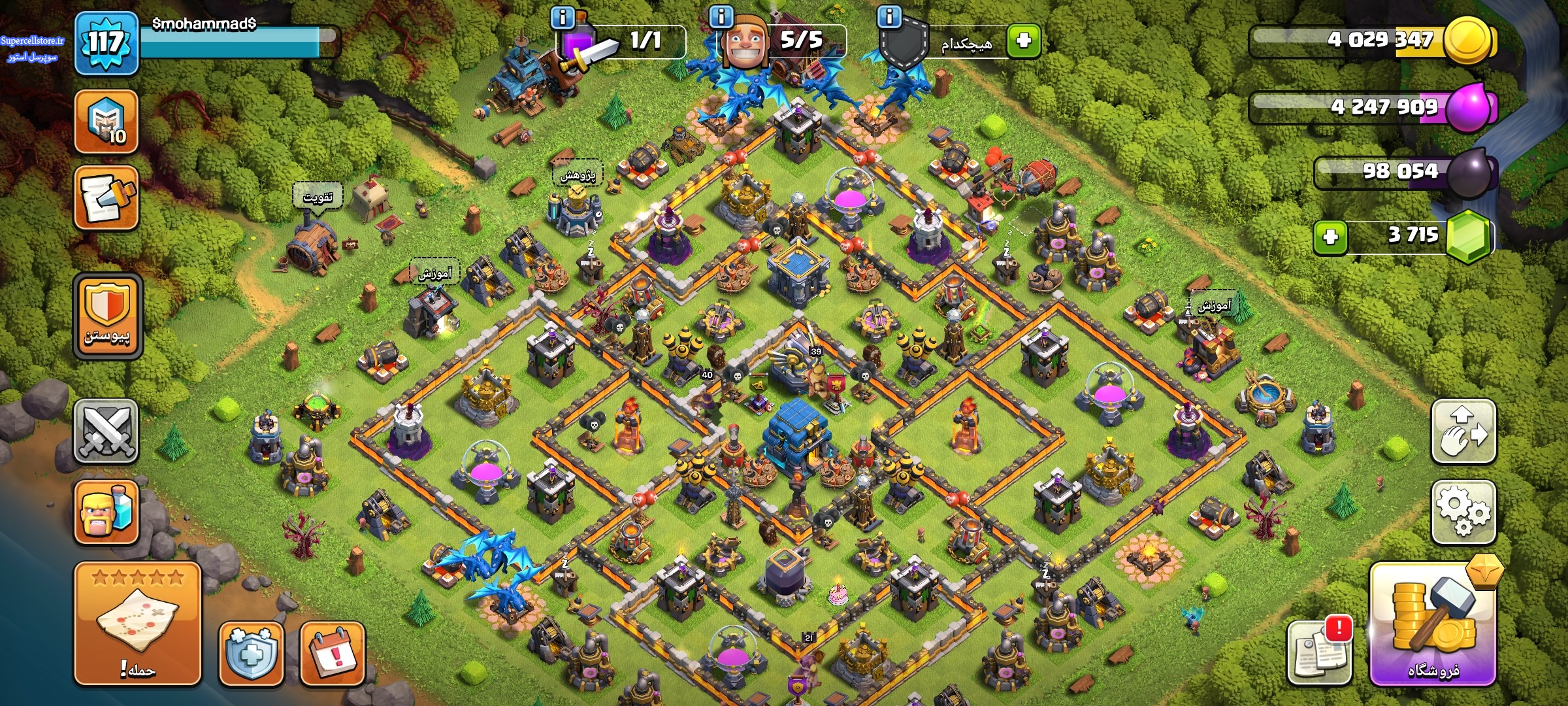Show builder info for 5/5 builders
This screenshot has width=1568, height=706.
tap(721, 17)
